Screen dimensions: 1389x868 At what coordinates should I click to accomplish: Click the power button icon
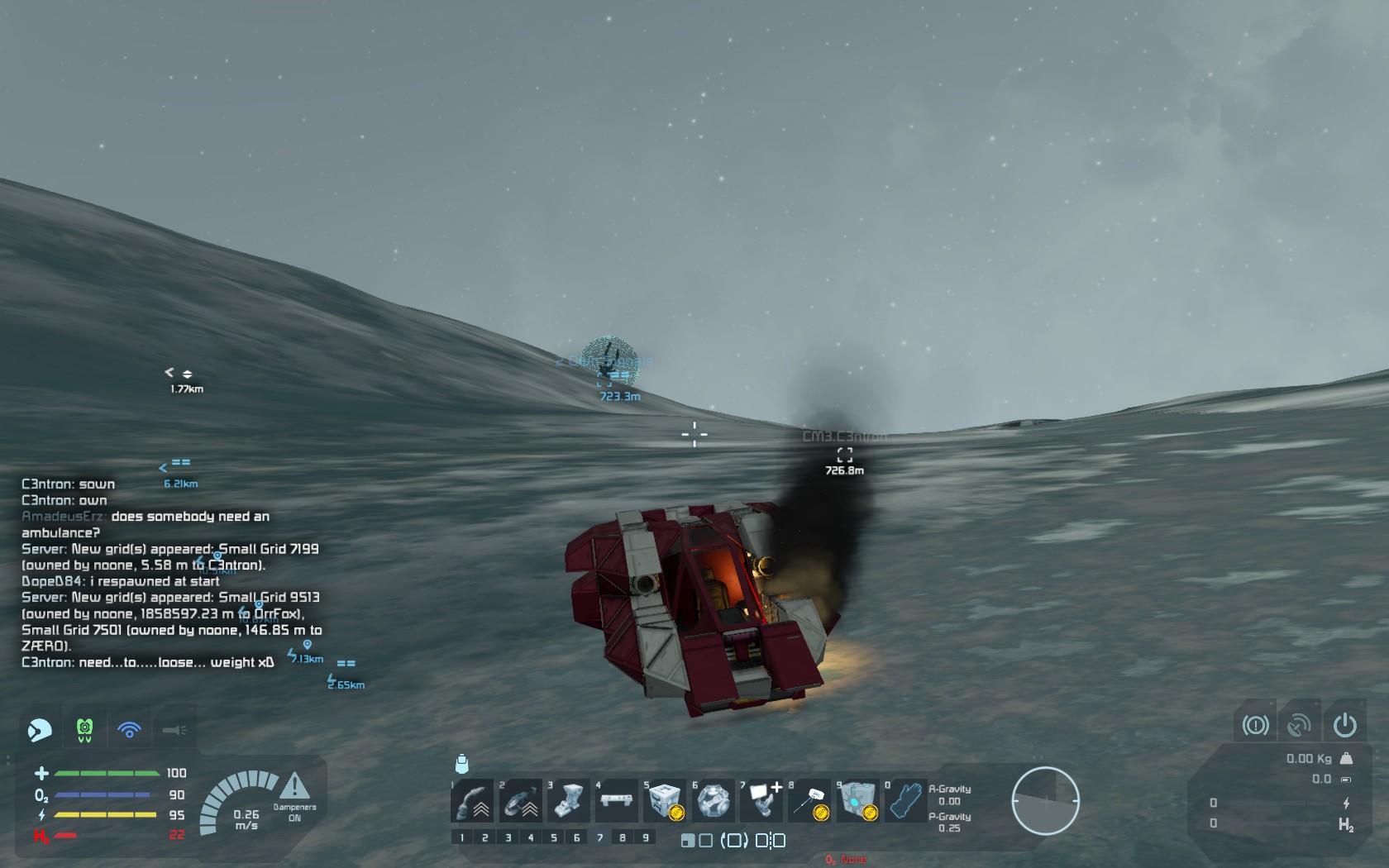(x=1344, y=725)
